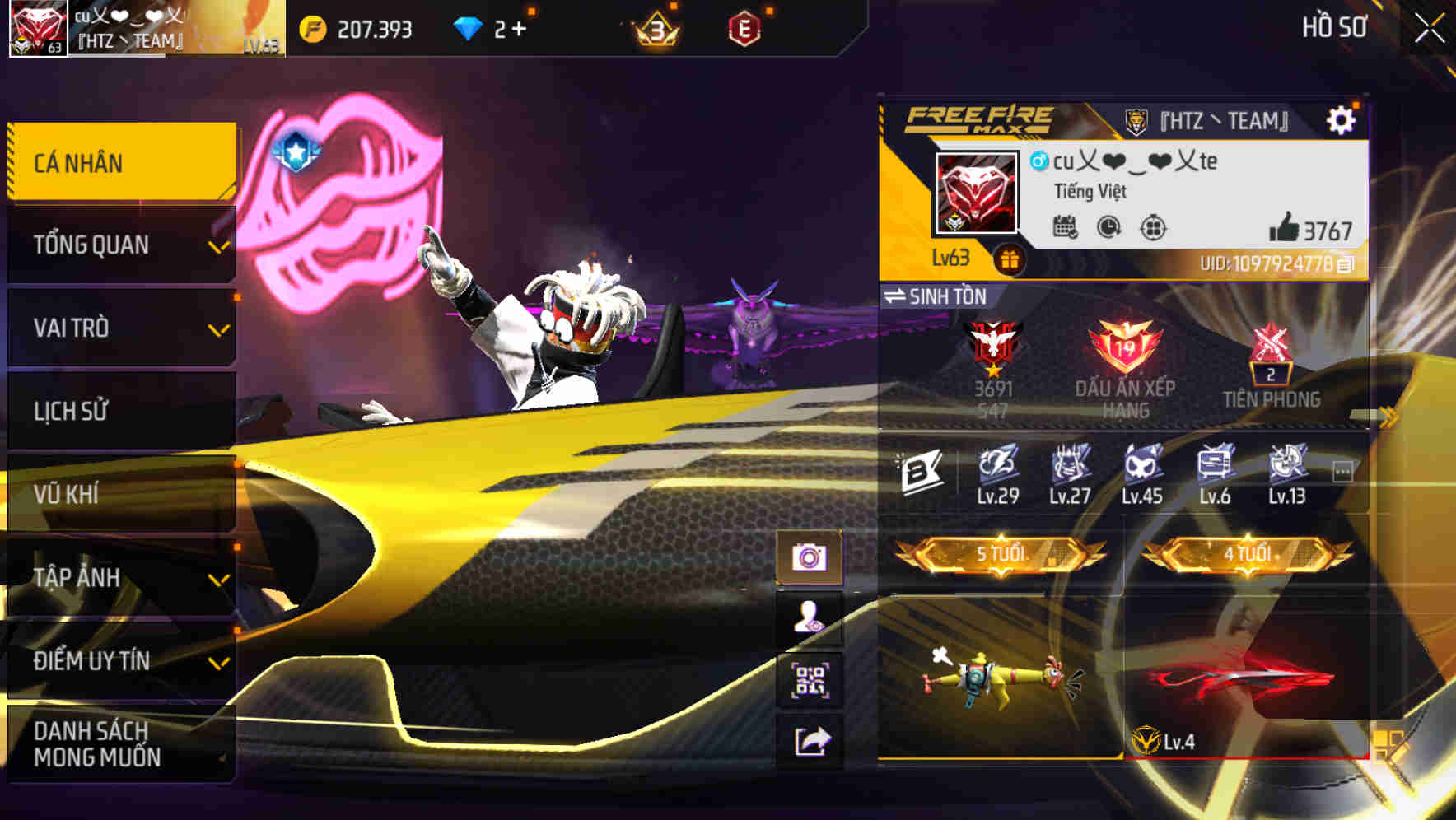This screenshot has width=1456, height=820.
Task: Select the character silhouette icon above the QR button
Action: 811,616
